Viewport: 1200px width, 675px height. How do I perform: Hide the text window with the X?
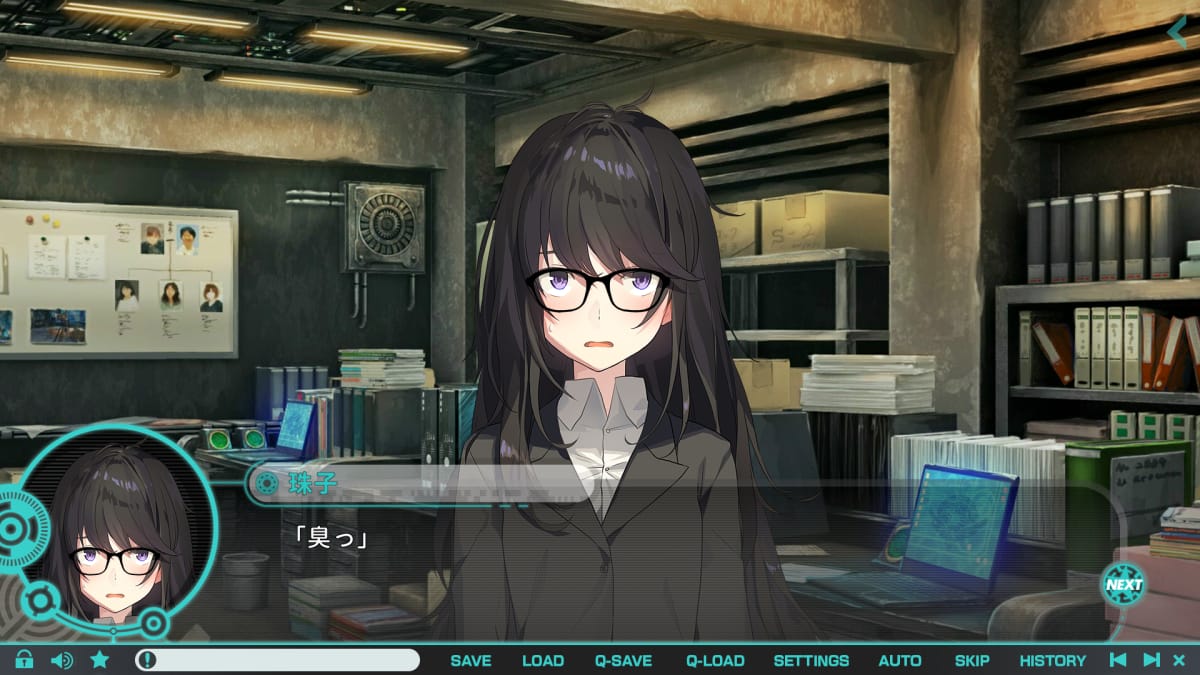click(x=1179, y=660)
